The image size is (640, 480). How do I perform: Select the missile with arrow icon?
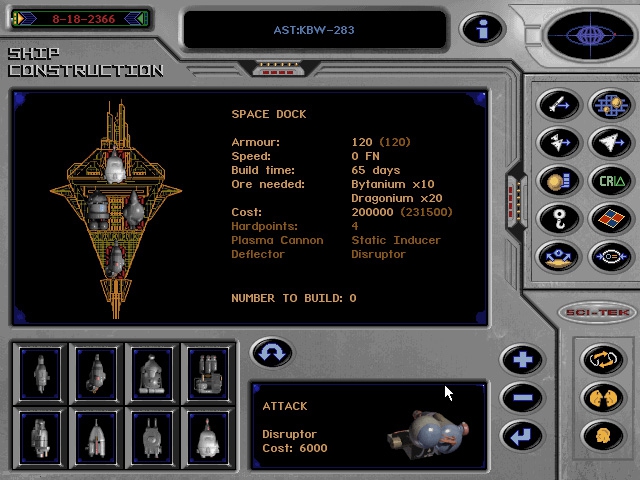pos(558,105)
